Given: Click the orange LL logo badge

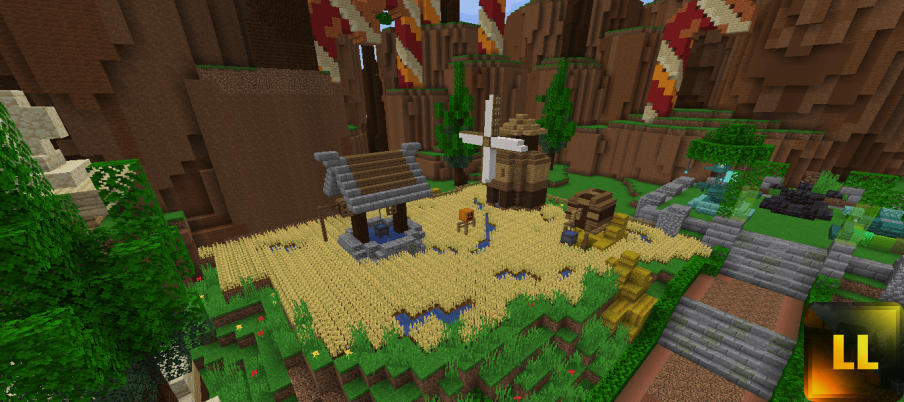Looking at the screenshot, I should point(853,353).
